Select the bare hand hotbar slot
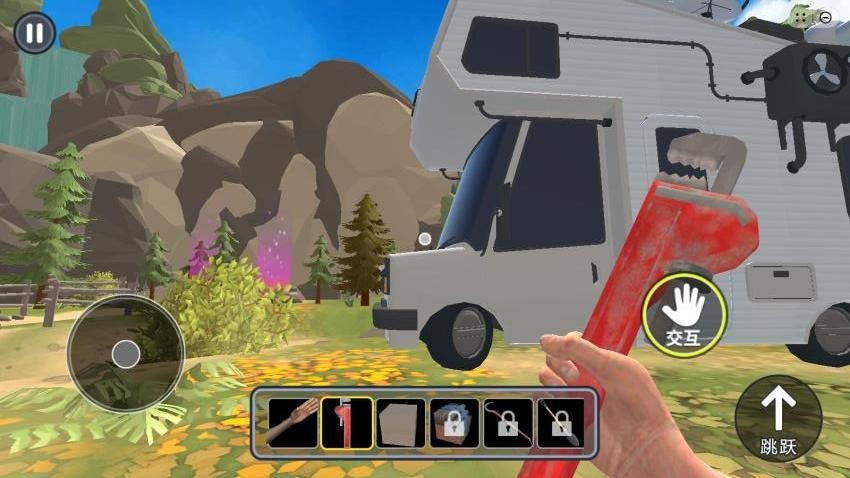The width and height of the screenshot is (850, 478). (292, 423)
